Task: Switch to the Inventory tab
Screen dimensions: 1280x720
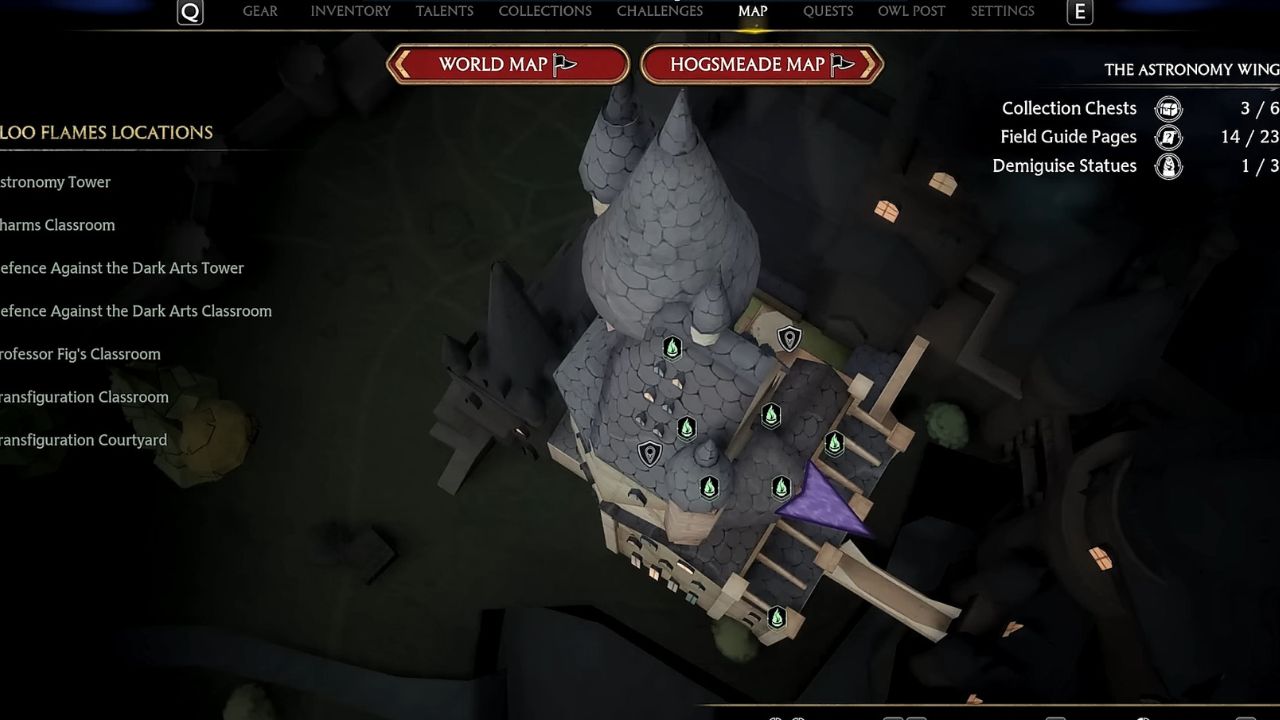Action: pos(350,11)
